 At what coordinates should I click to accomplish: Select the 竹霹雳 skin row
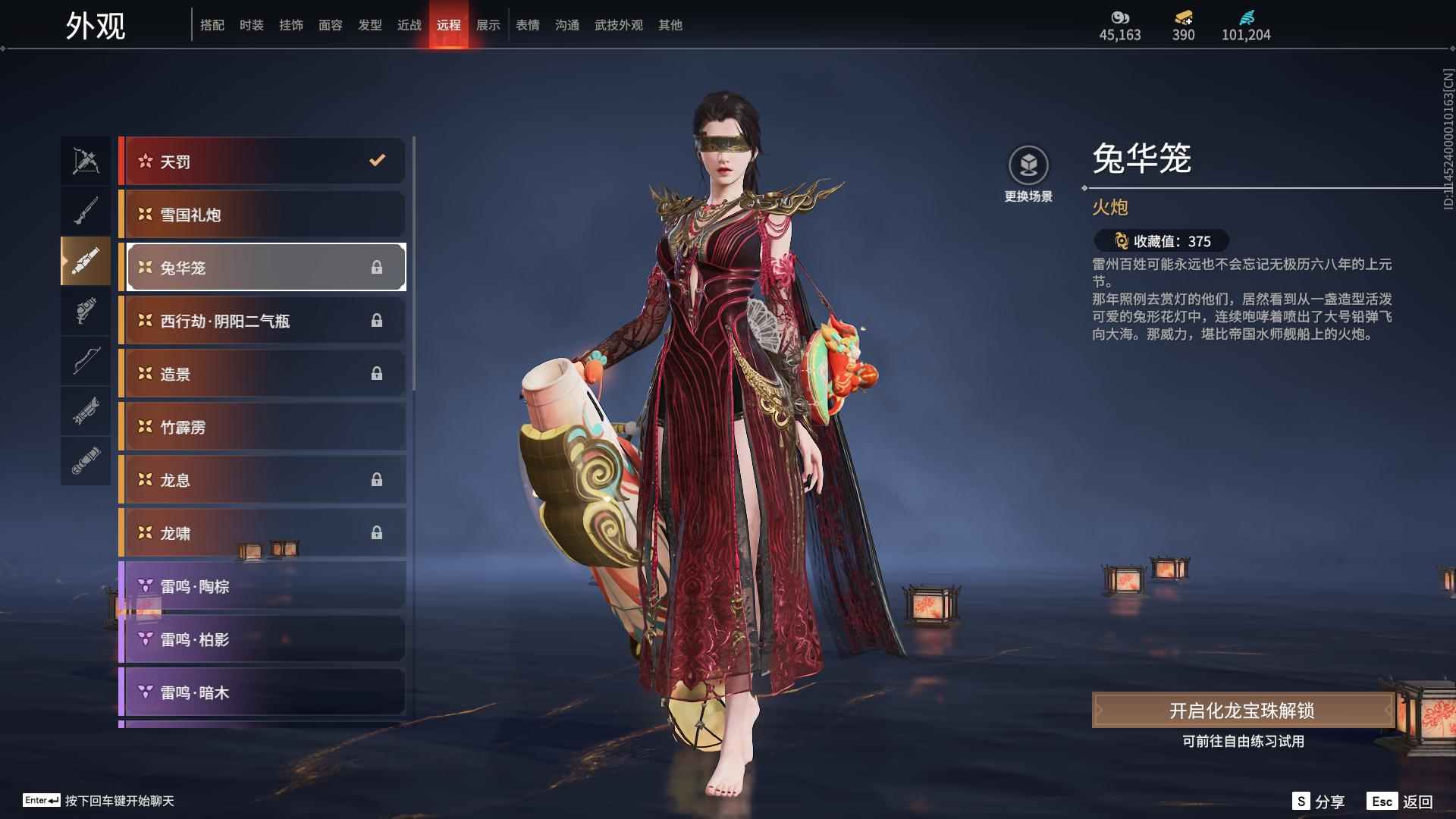tap(262, 427)
